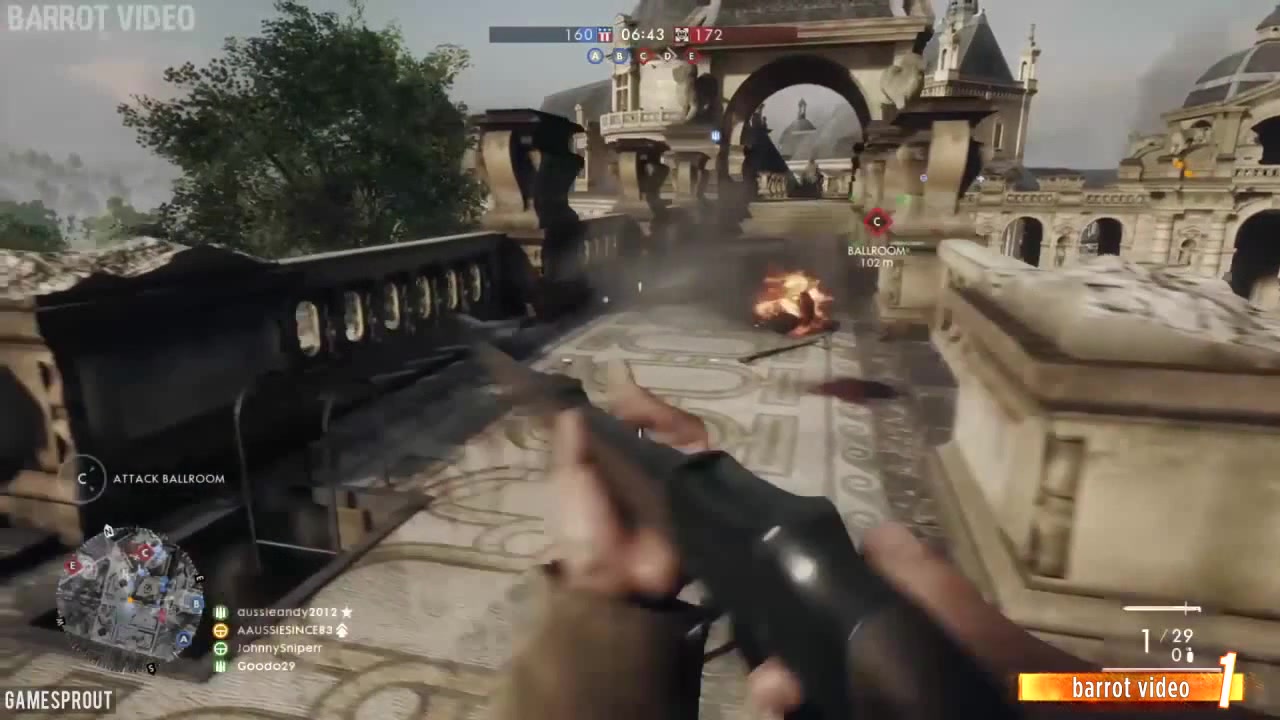The height and width of the screenshot is (720, 1280).
Task: Select objective marker B on the HUD
Action: point(620,55)
